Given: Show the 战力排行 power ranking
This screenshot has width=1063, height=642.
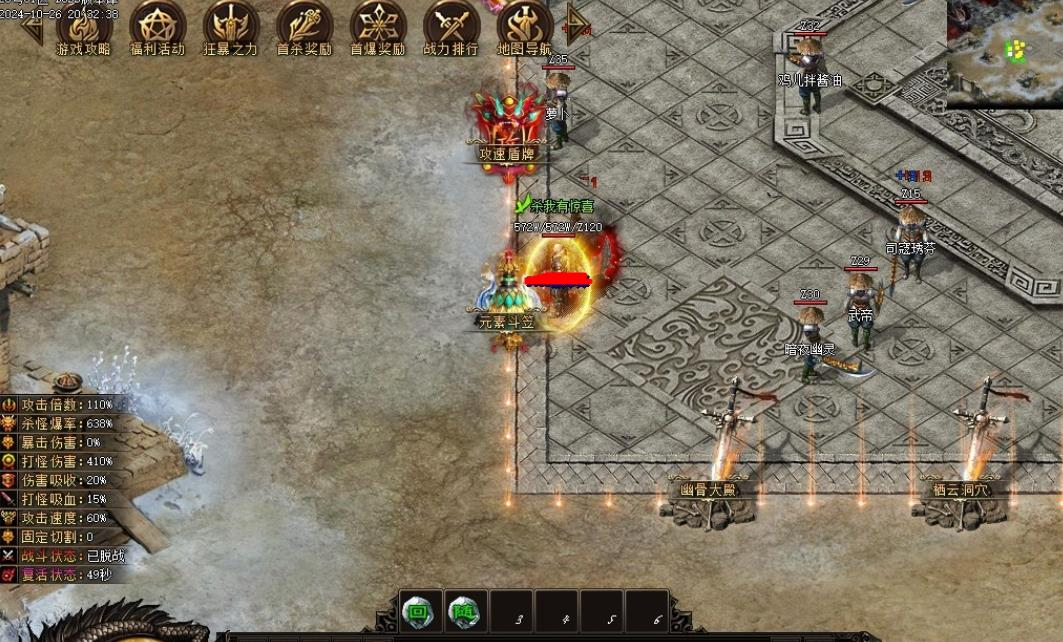Looking at the screenshot, I should click(x=451, y=27).
